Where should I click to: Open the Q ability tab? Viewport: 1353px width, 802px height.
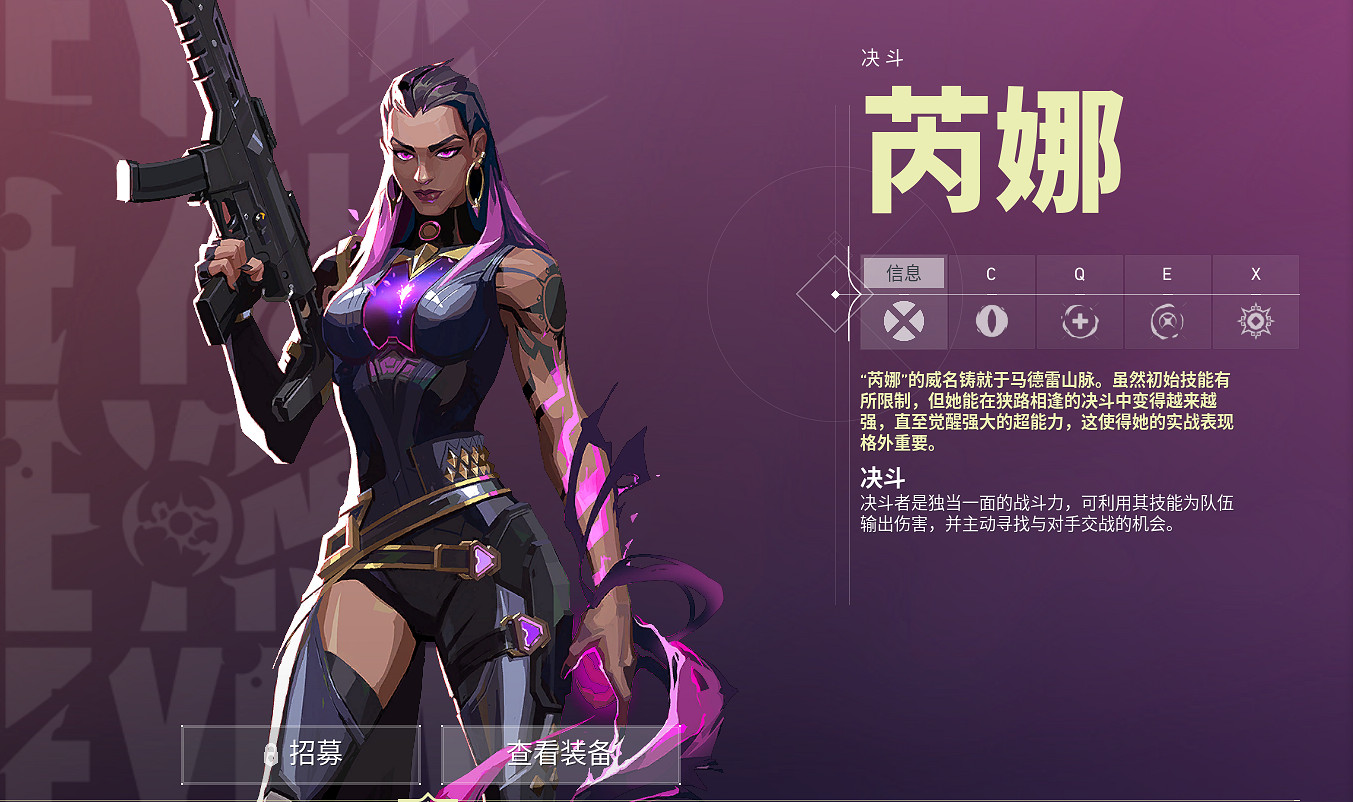tap(1079, 272)
